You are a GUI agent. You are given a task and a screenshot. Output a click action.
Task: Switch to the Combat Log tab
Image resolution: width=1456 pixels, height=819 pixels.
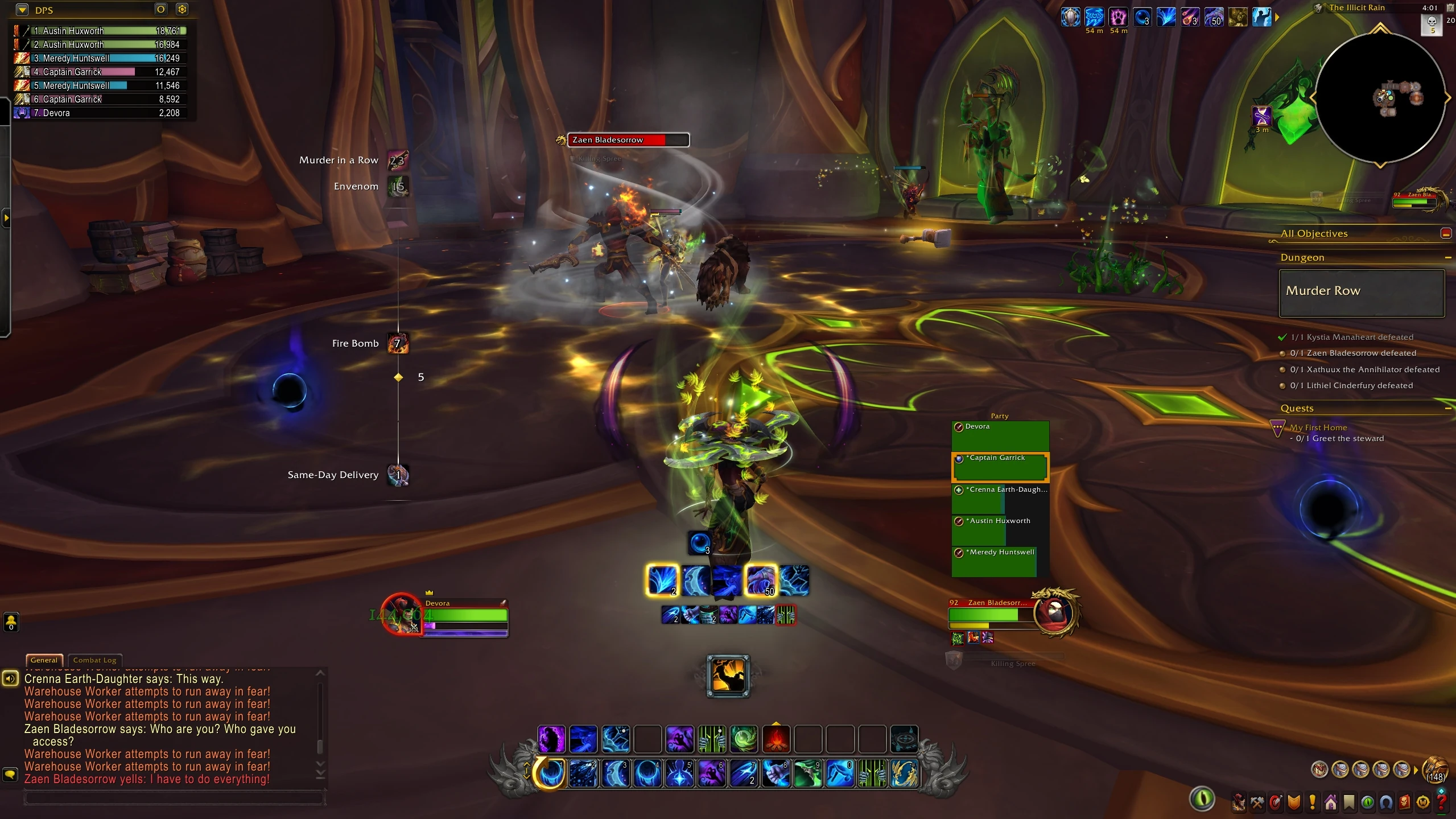[x=94, y=660]
